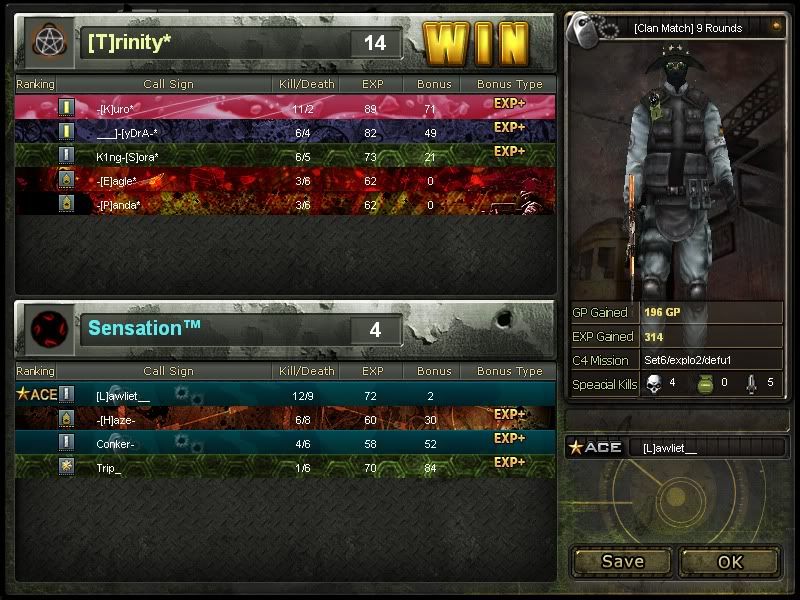Choose the -[E]agle* scoreboard row
Image resolution: width=800 pixels, height=600 pixels.
[x=285, y=180]
